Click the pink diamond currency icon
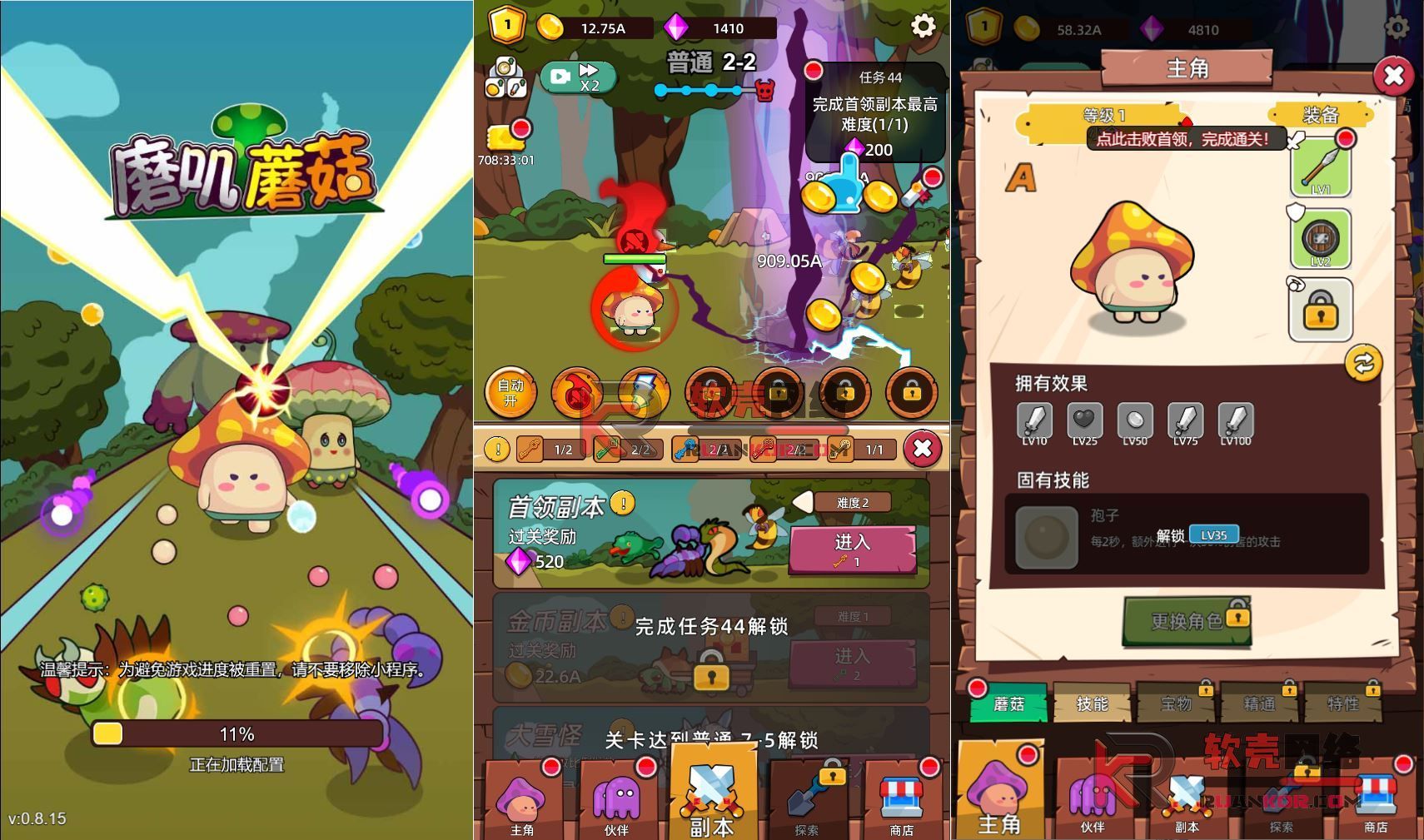Image resolution: width=1424 pixels, height=840 pixels. [678, 27]
